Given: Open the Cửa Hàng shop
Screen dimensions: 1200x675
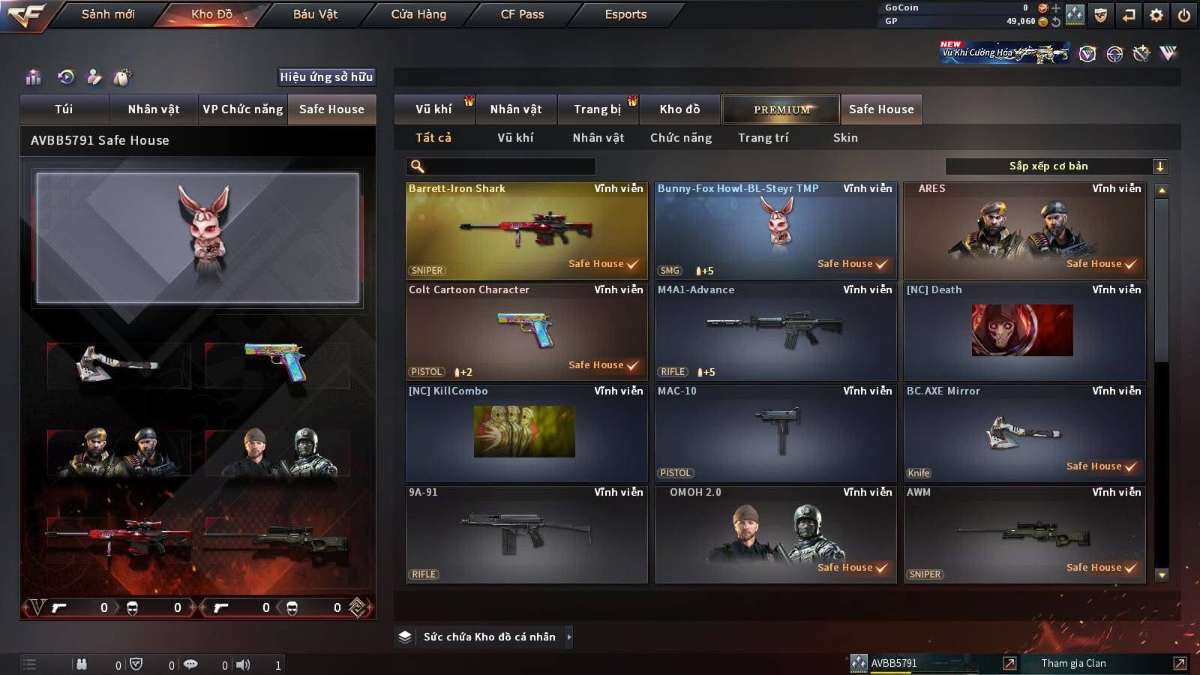Looking at the screenshot, I should tap(419, 15).
